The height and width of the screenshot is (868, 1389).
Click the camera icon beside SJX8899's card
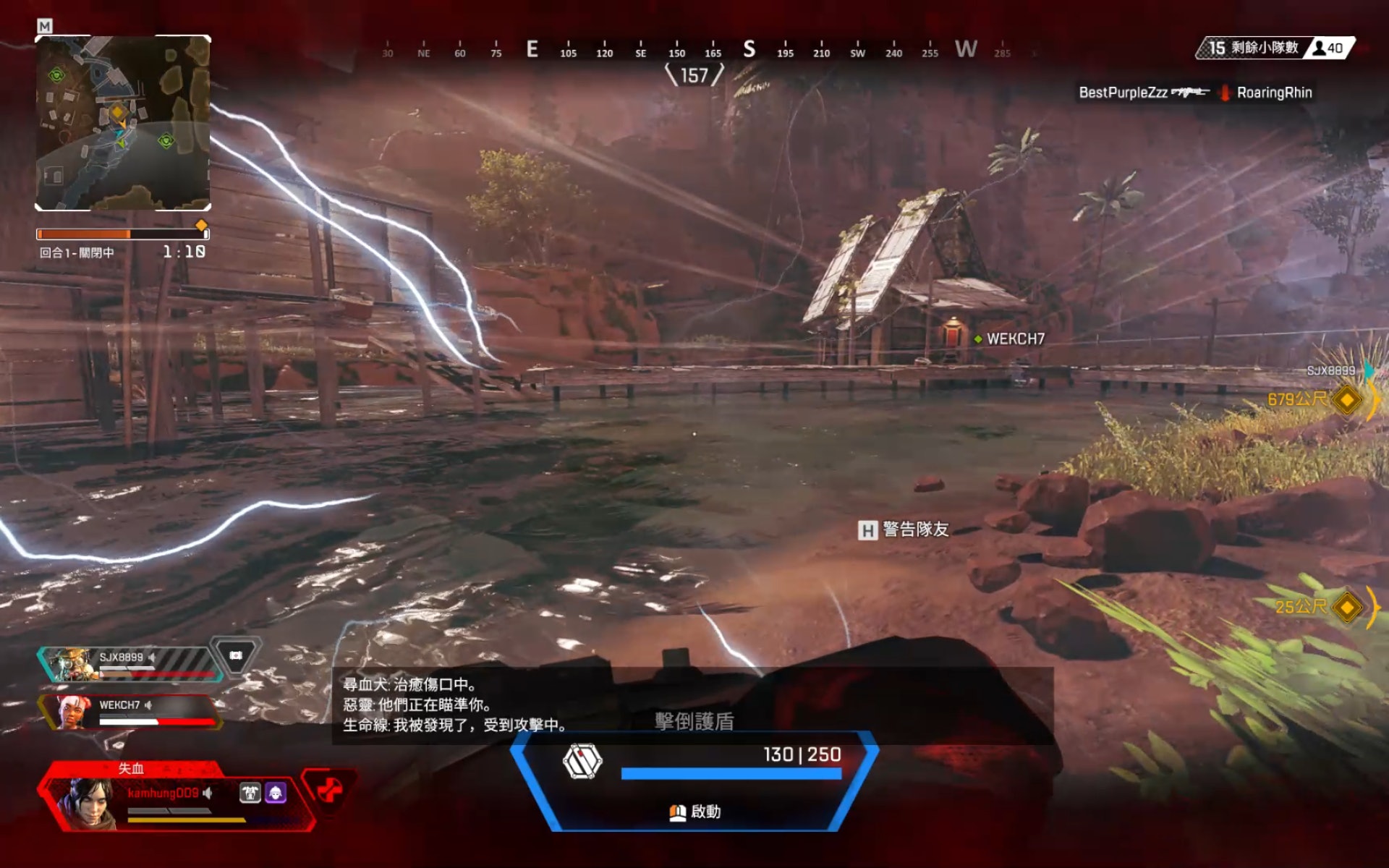click(236, 655)
